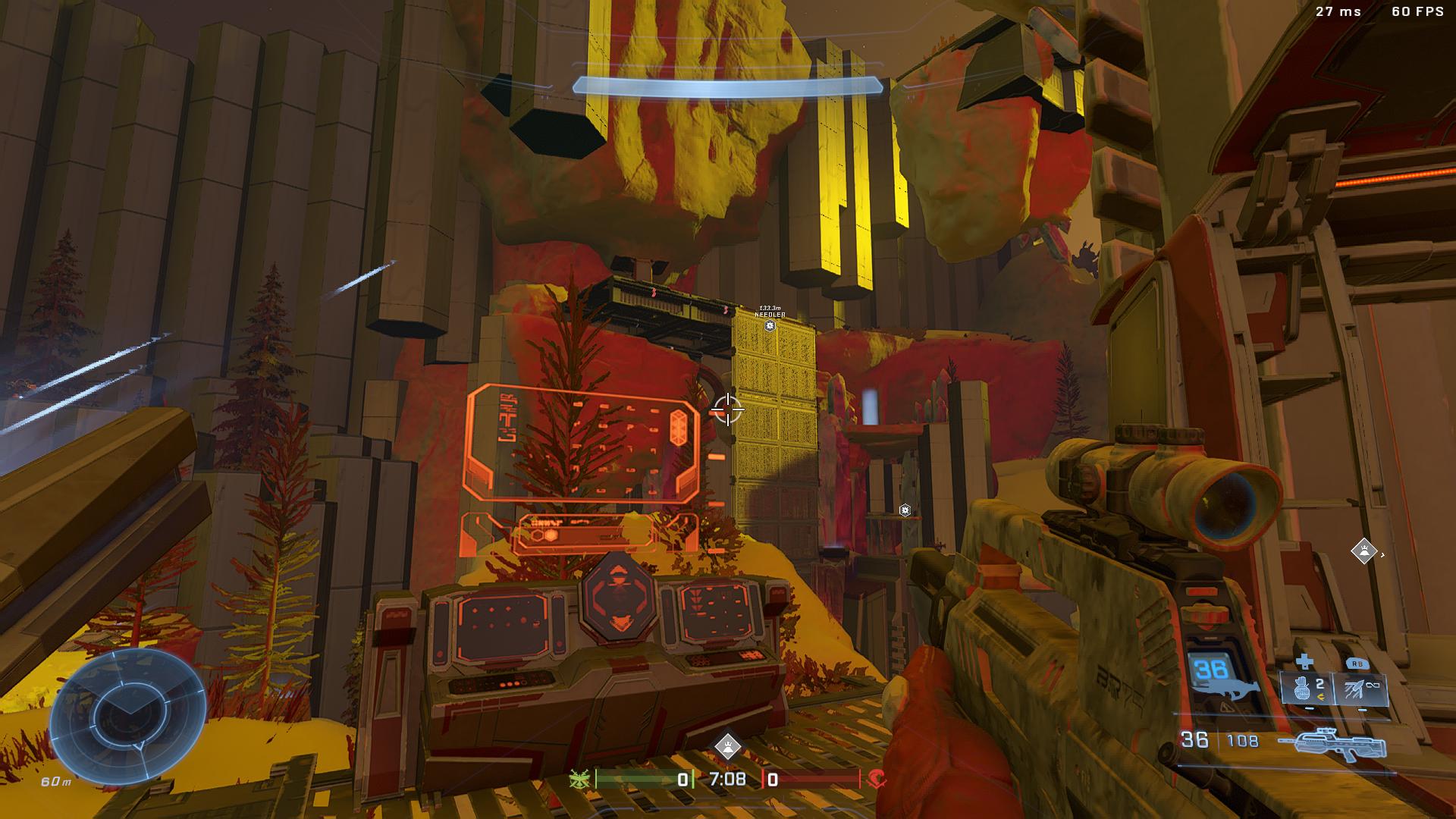Click the crown objective icon above the timer

click(728, 746)
